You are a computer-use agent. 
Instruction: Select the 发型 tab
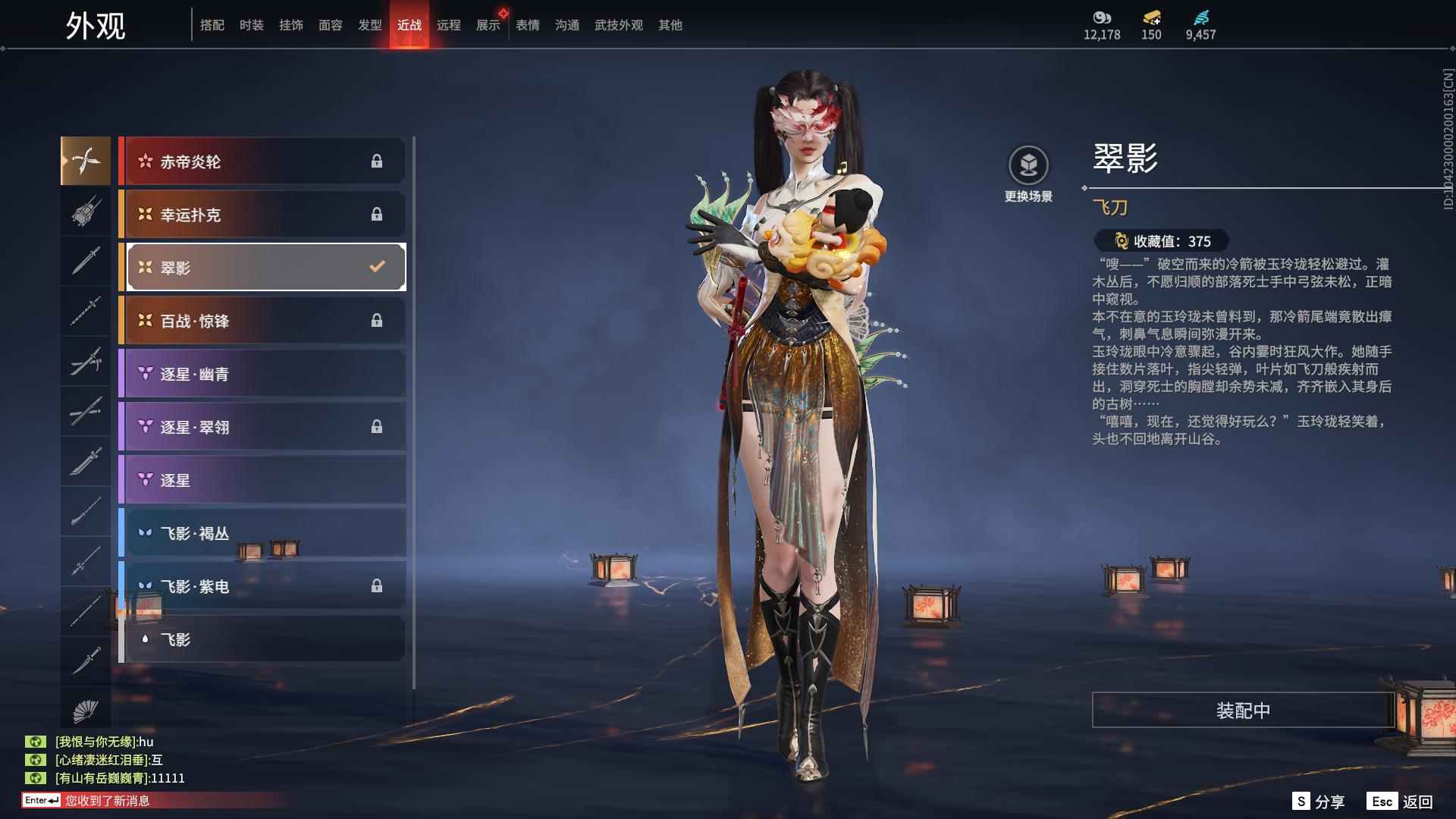[x=369, y=25]
